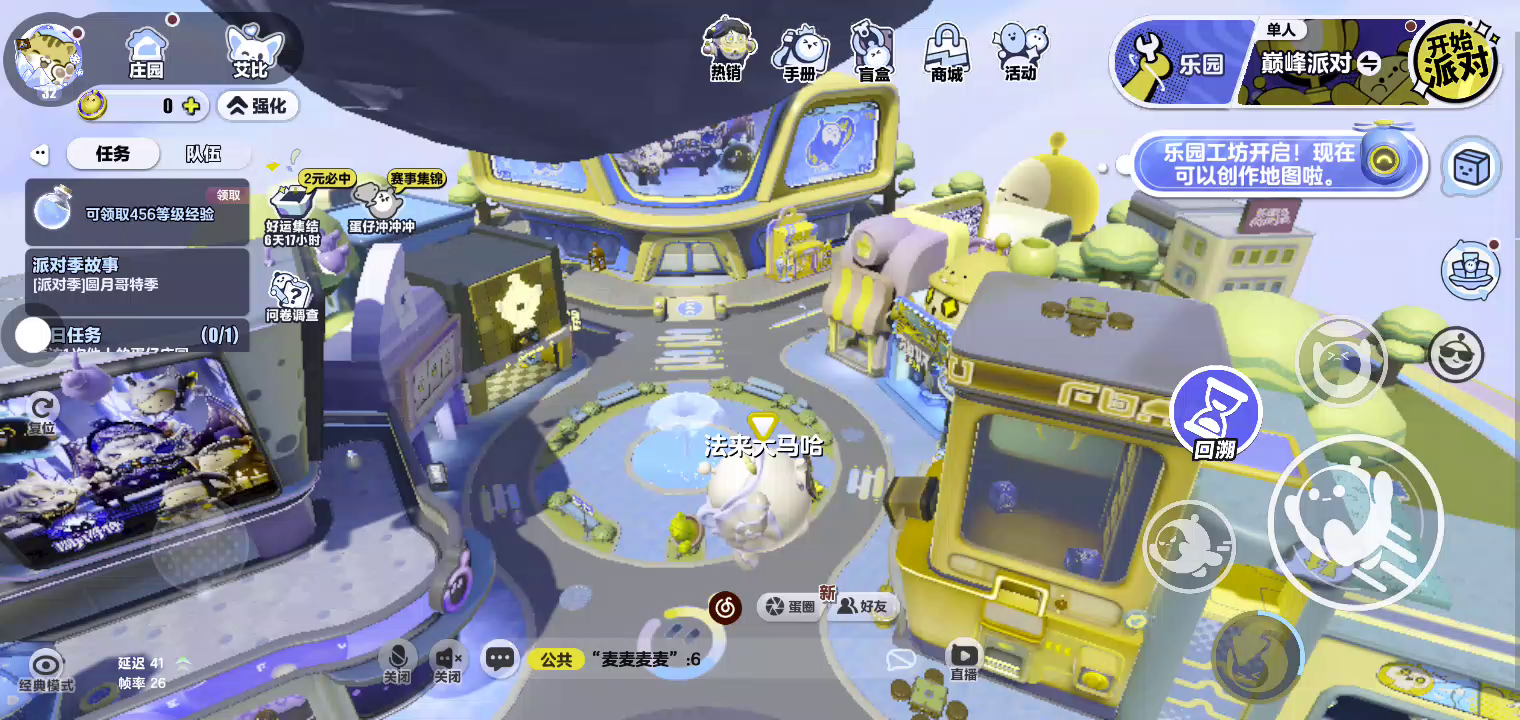Tap the 强化 enhance button
This screenshot has height=720, width=1520.
258,105
